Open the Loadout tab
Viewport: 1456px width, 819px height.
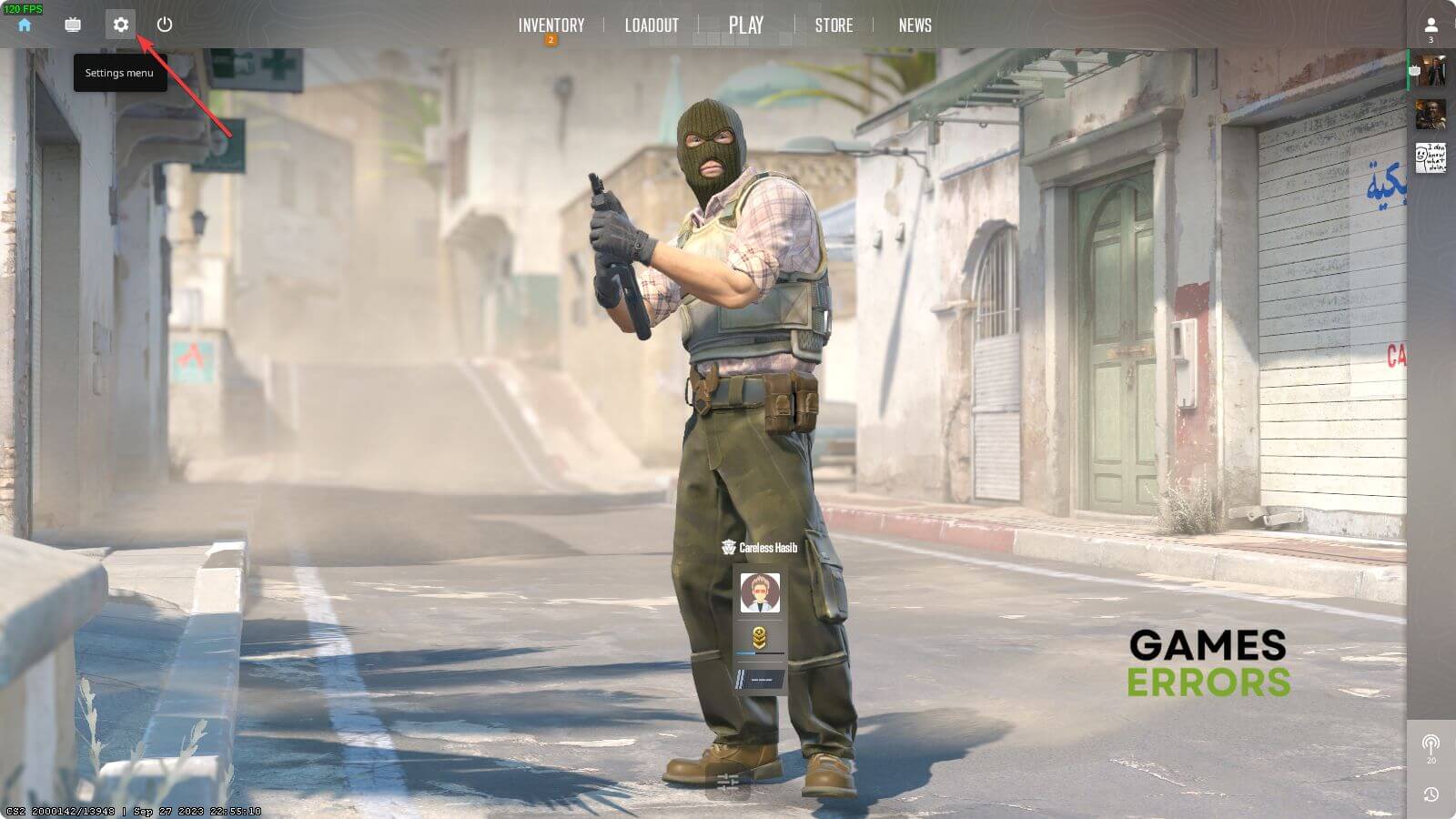click(x=652, y=25)
